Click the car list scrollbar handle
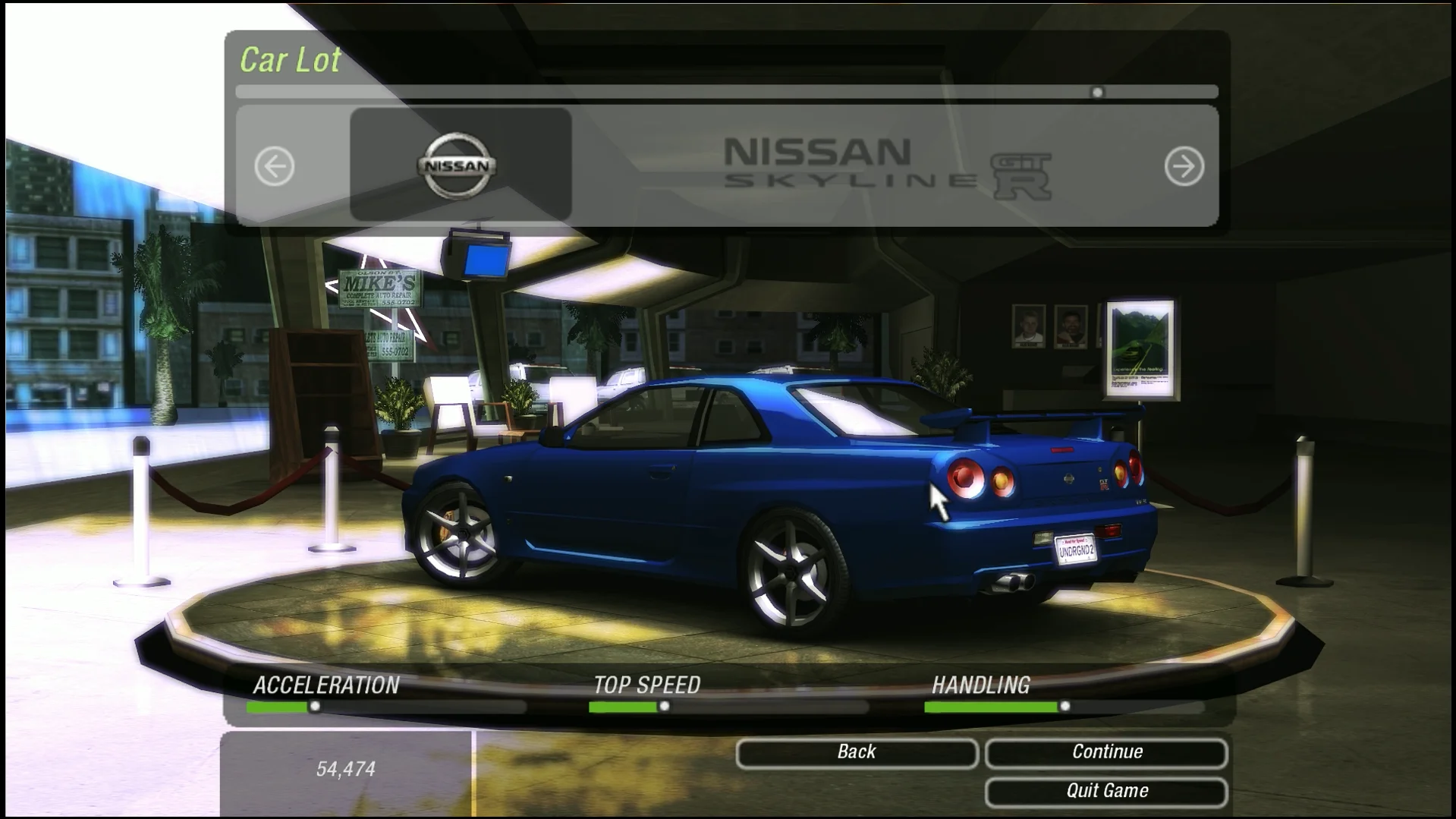Viewport: 1456px width, 819px height. tap(1097, 93)
